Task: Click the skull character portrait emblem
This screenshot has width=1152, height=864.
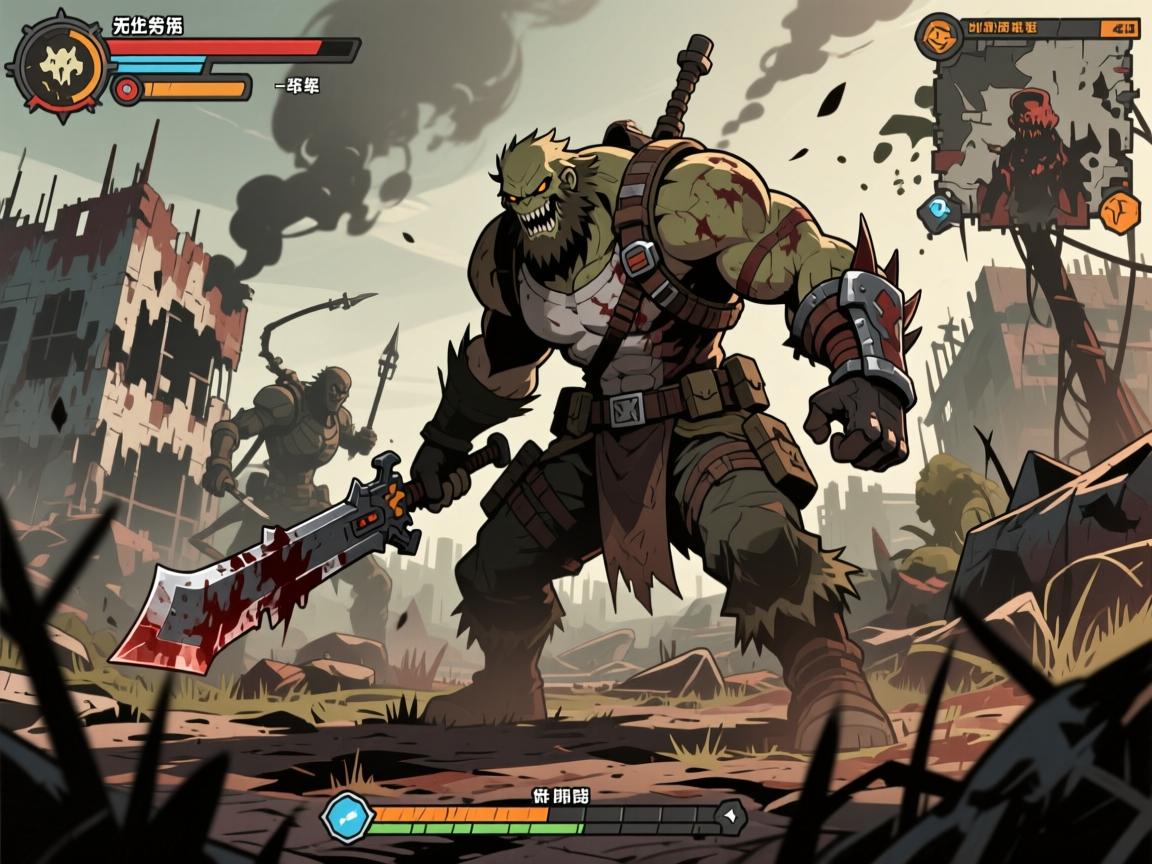Action: click(59, 66)
